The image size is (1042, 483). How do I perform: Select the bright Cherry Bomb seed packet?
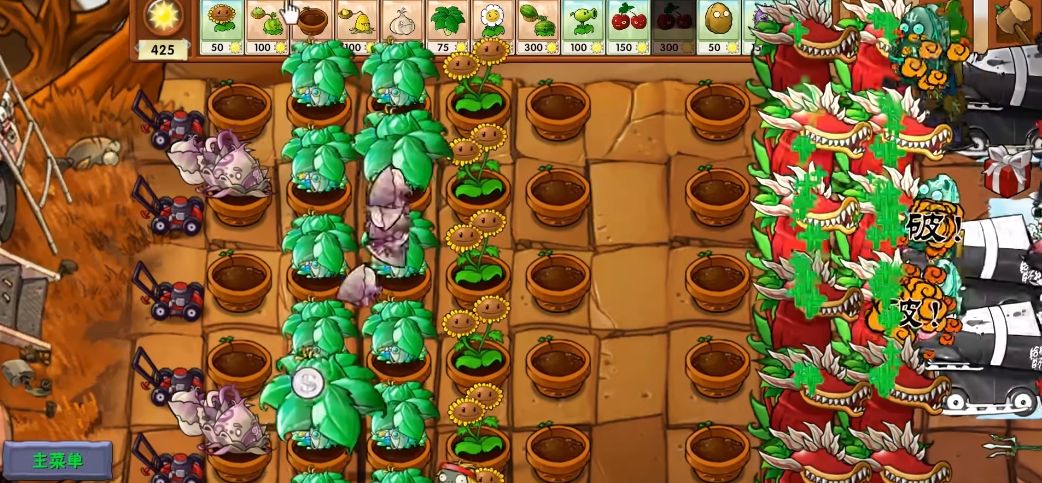[x=627, y=26]
